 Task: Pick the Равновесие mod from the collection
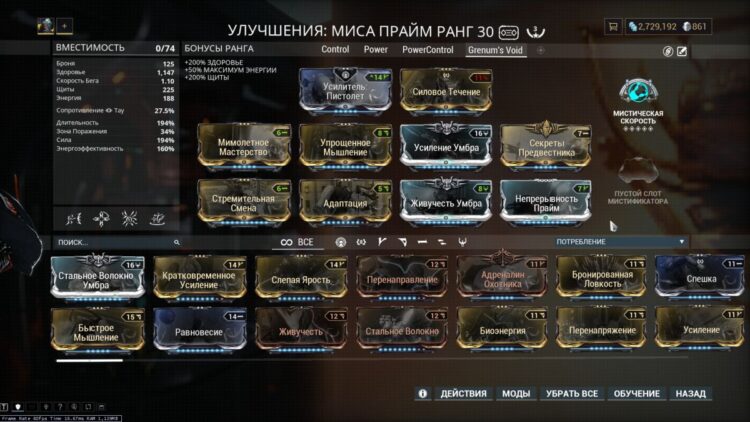point(199,330)
